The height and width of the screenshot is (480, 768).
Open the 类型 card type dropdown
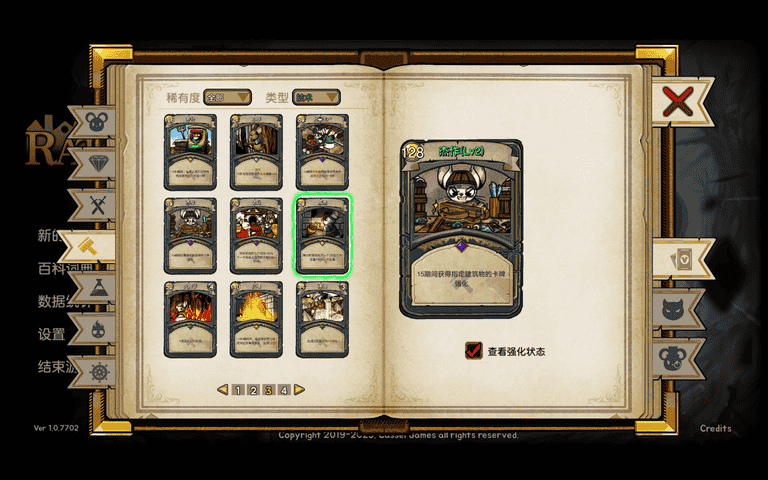click(316, 97)
